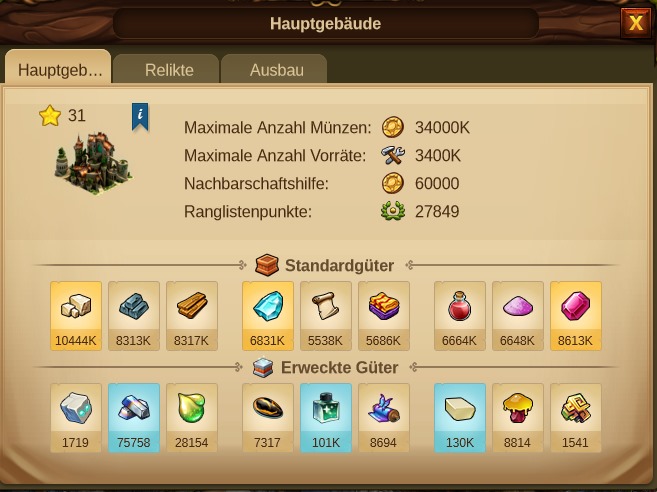Viewport: 657px width, 492px height.
Task: Select the green bottle slot with 101K
Action: 326,417
